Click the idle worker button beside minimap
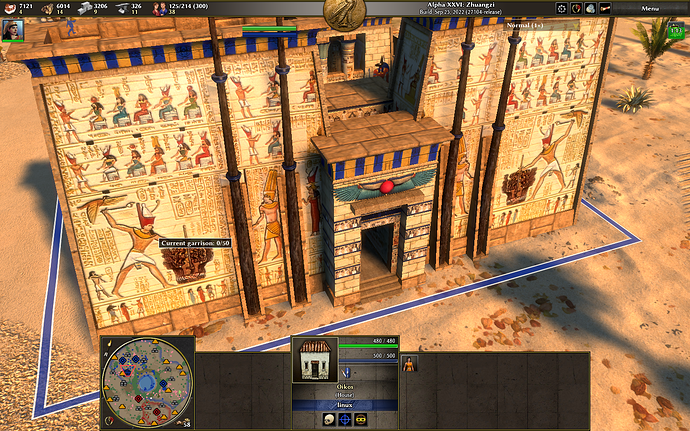 click(x=186, y=423)
